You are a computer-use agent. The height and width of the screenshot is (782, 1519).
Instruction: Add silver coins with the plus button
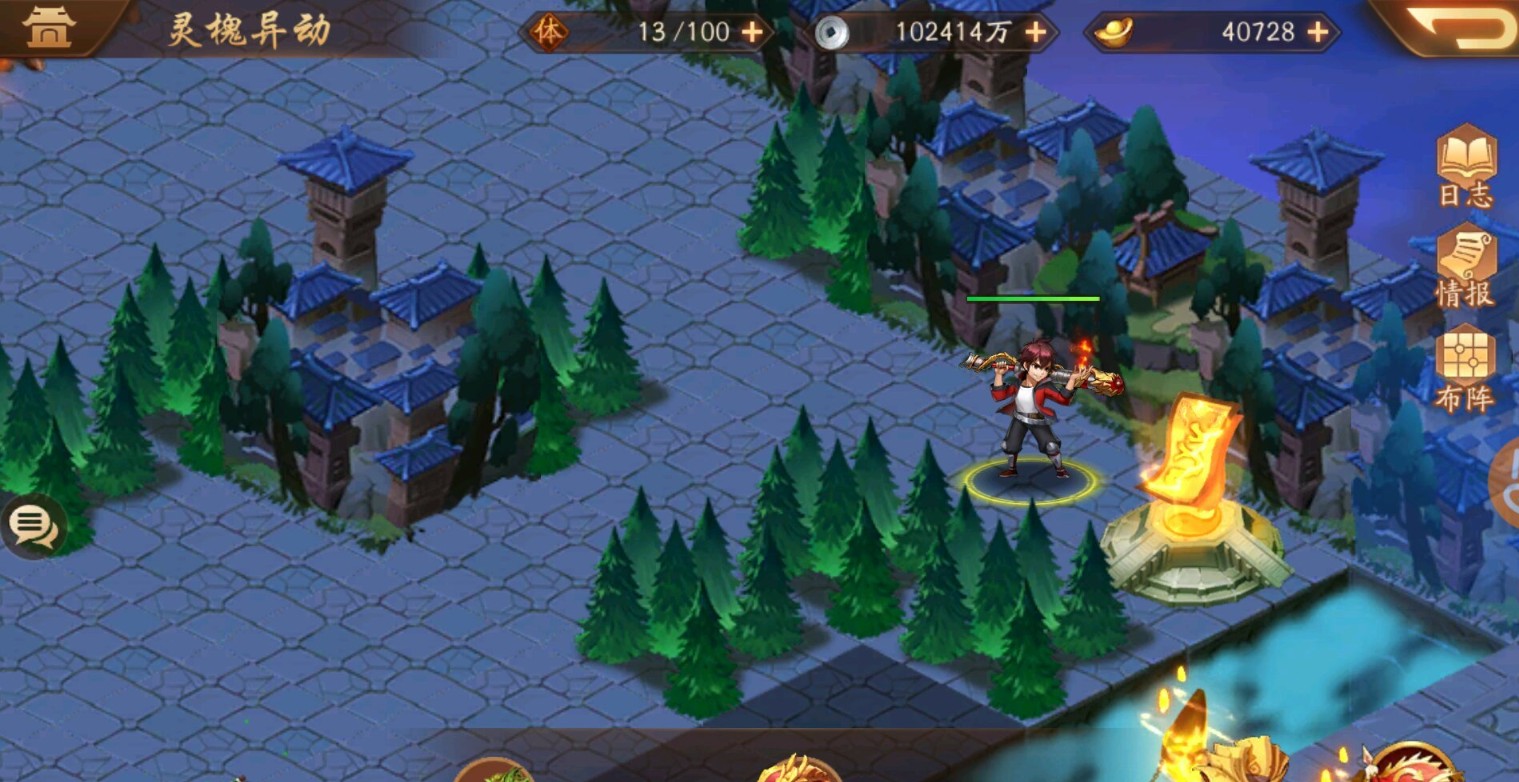pyautogui.click(x=1036, y=32)
